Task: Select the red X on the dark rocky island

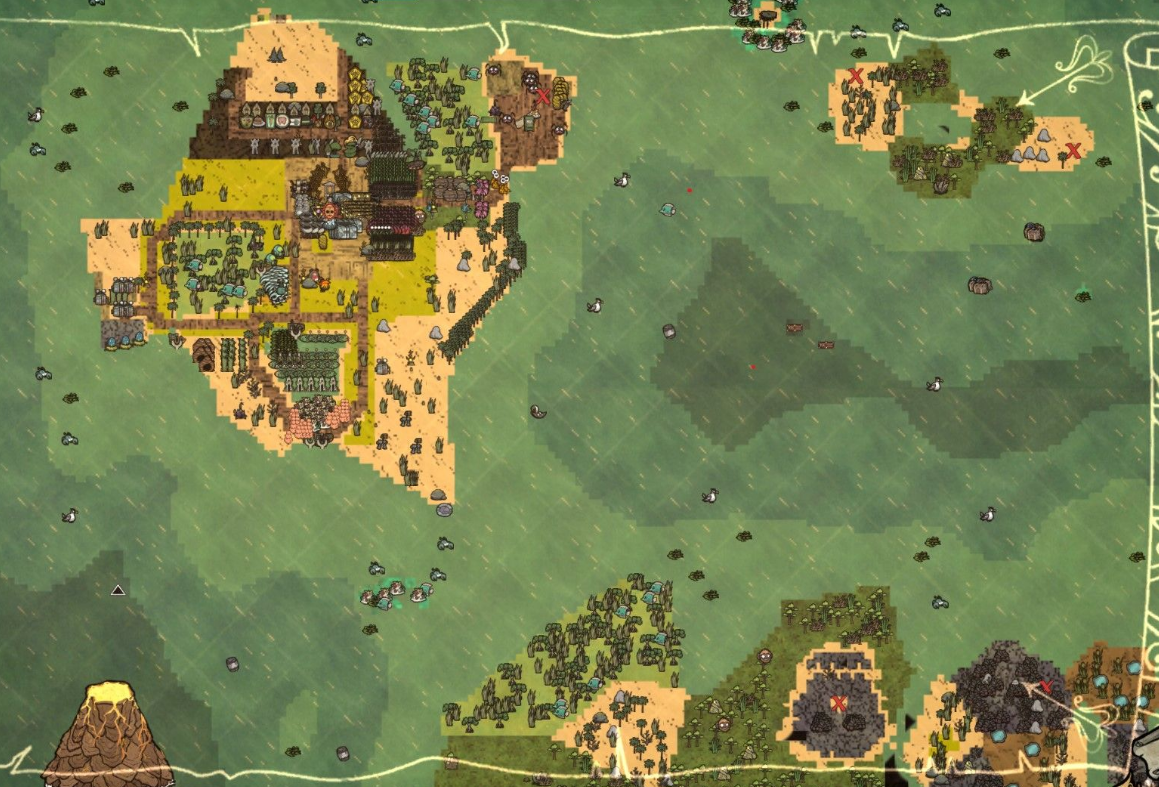Action: tap(839, 703)
